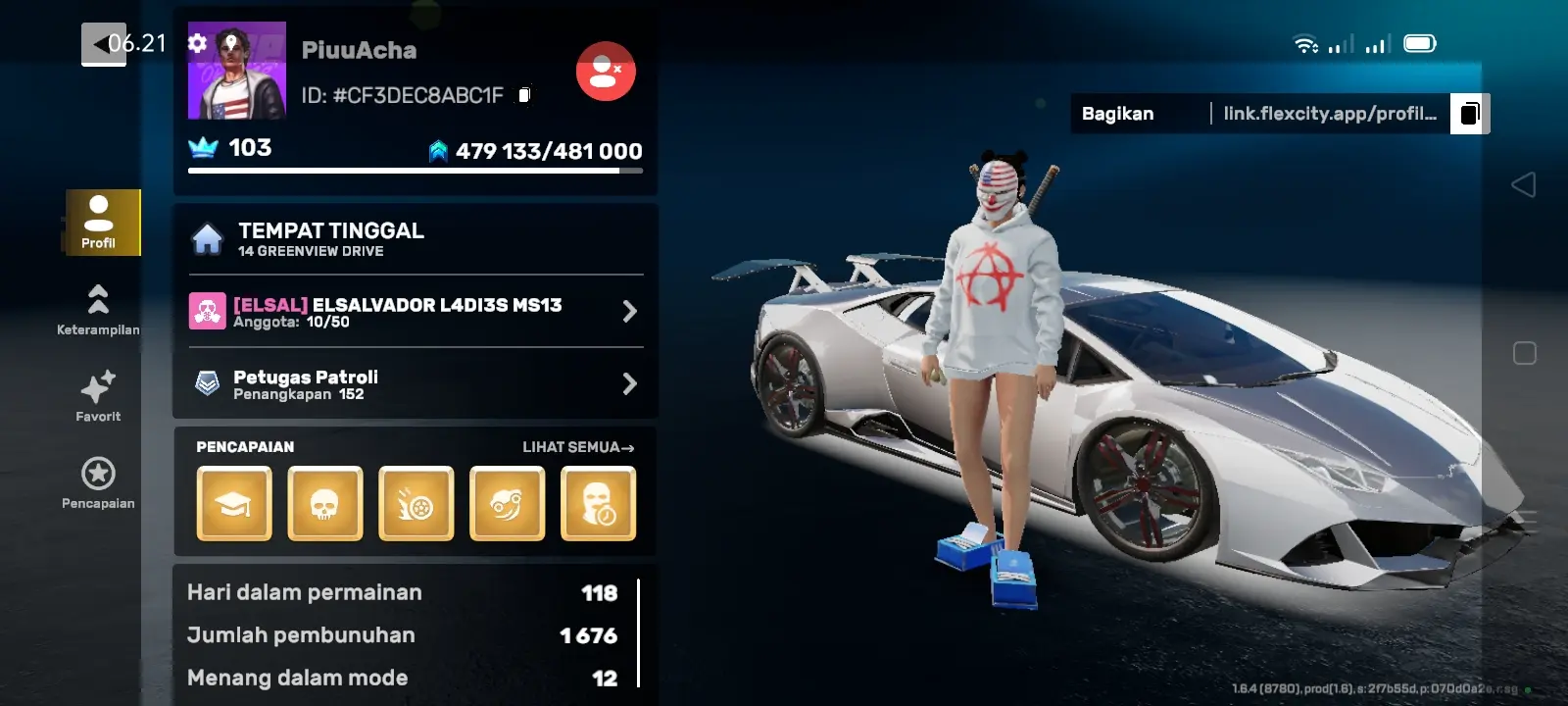Open the Keterampilan tab

click(98, 309)
